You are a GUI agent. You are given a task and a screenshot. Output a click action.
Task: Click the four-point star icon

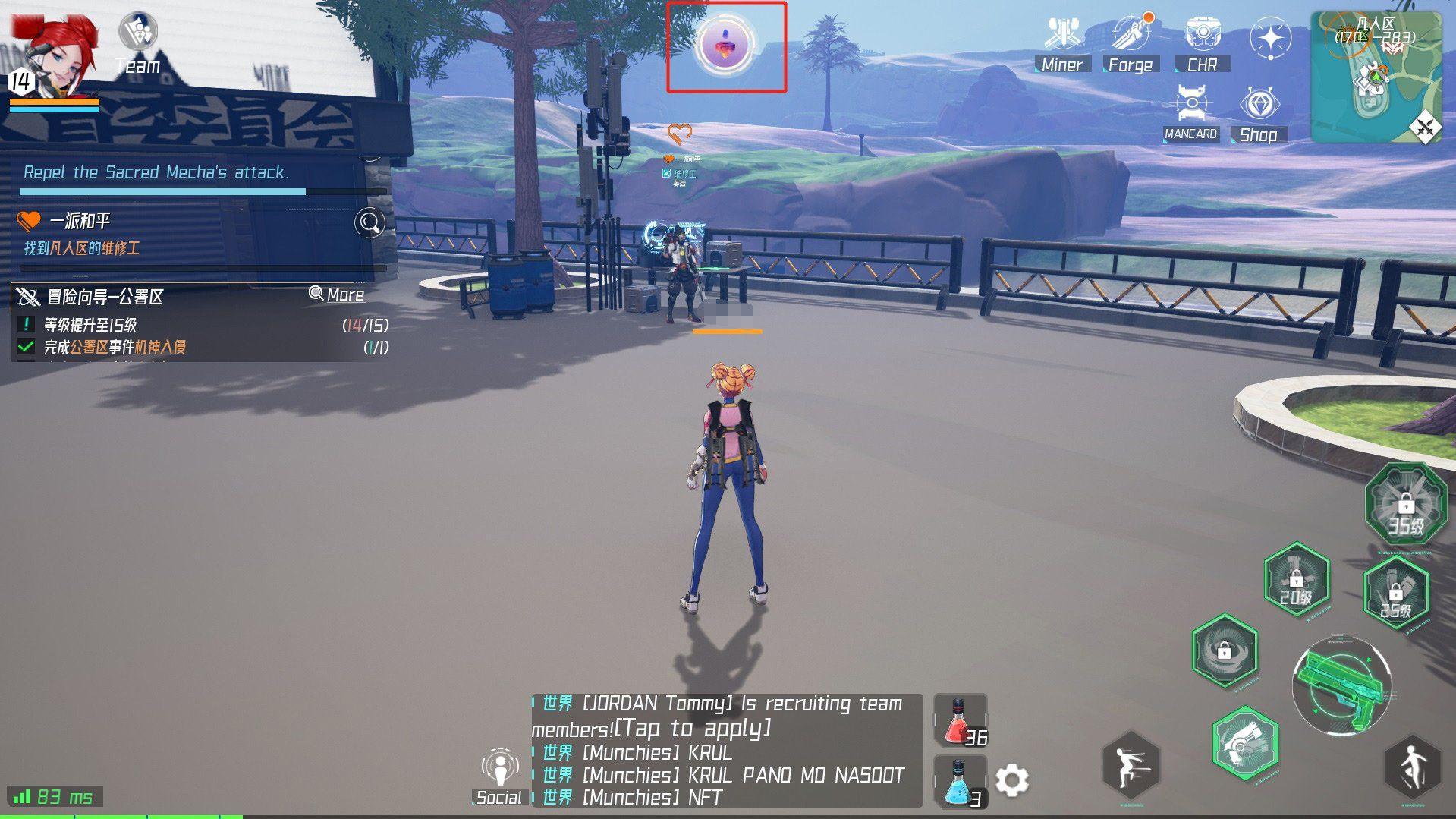click(x=1270, y=39)
